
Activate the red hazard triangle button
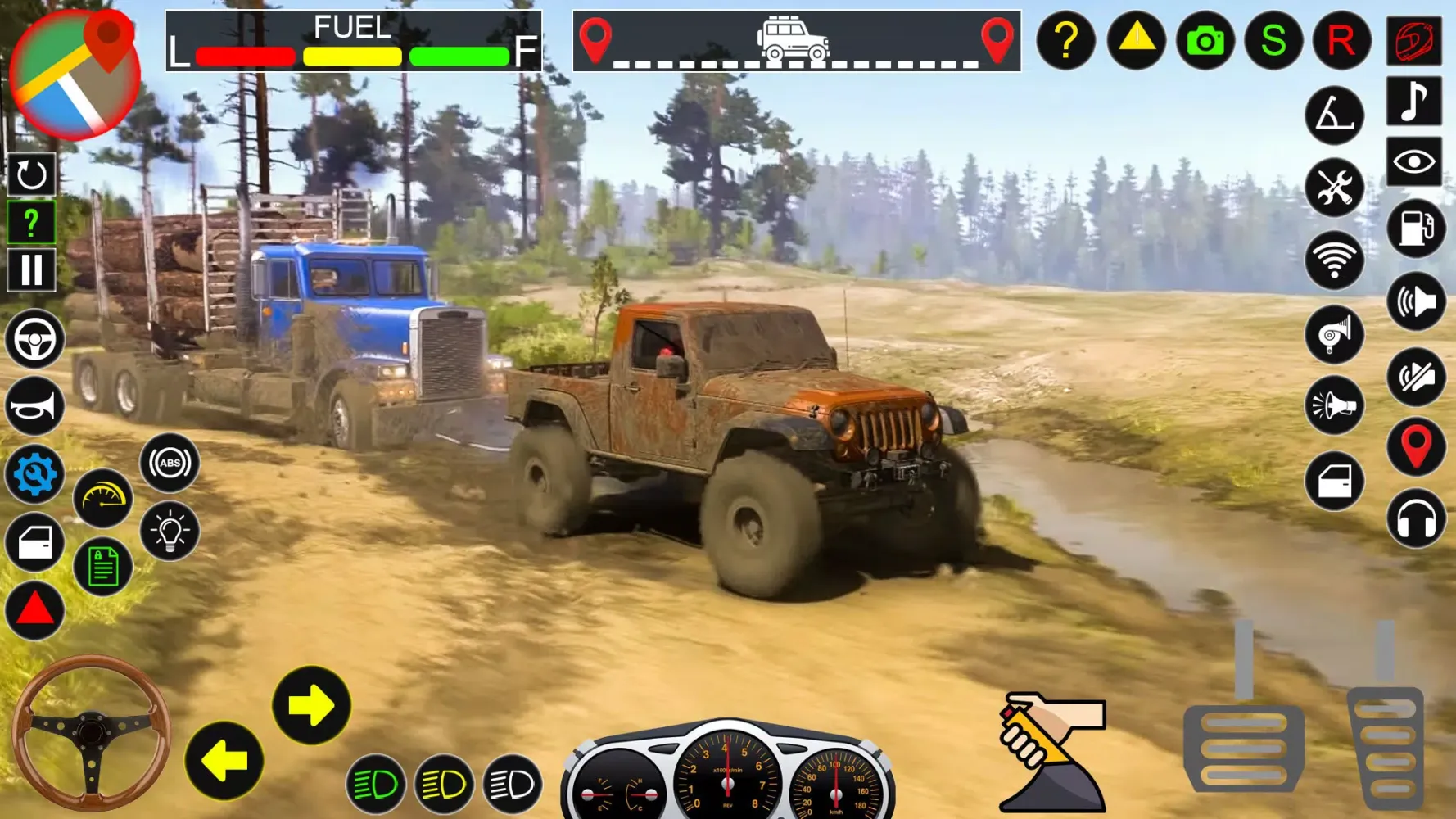click(x=34, y=610)
